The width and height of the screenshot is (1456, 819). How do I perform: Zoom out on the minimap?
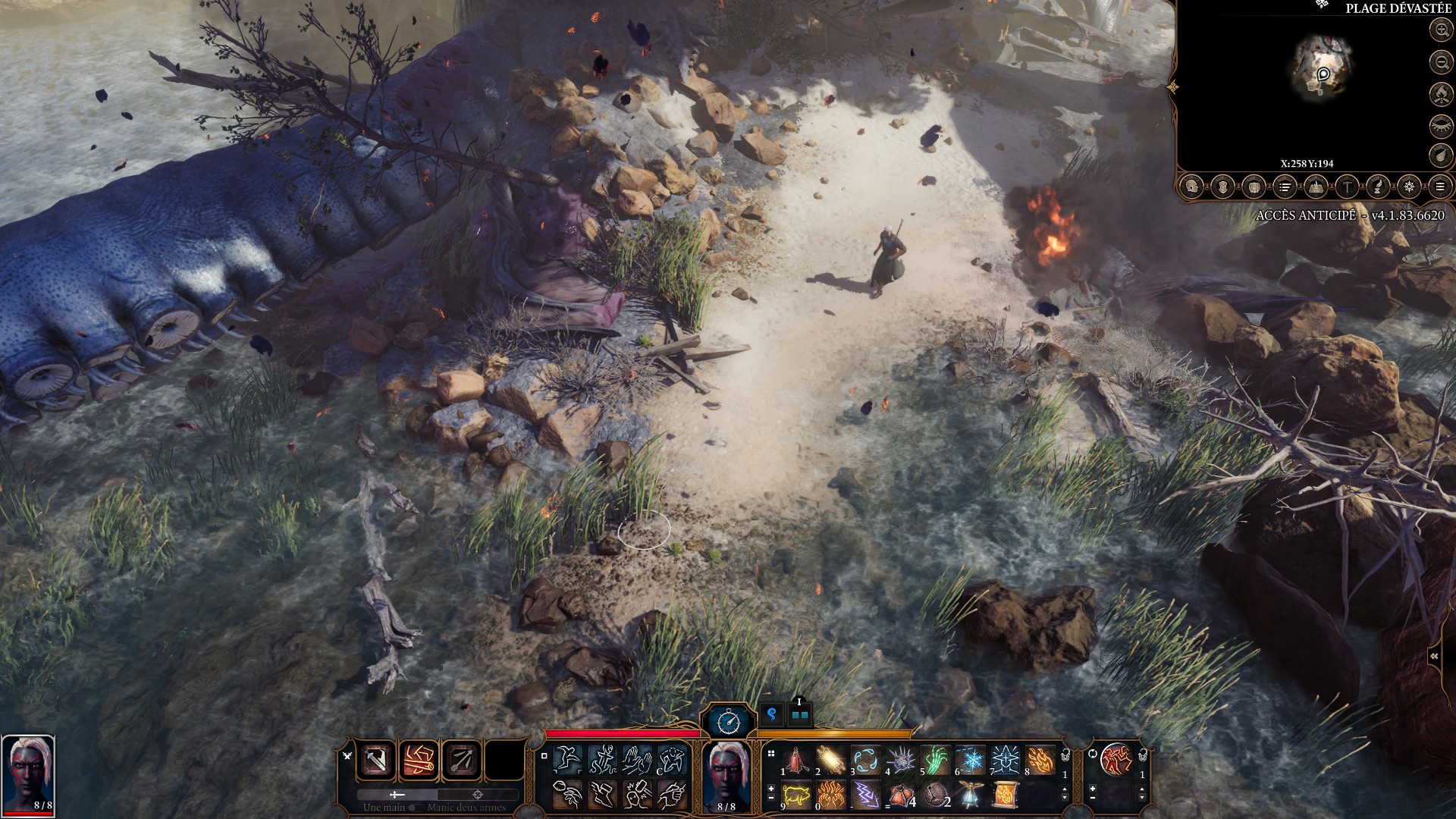[1441, 61]
